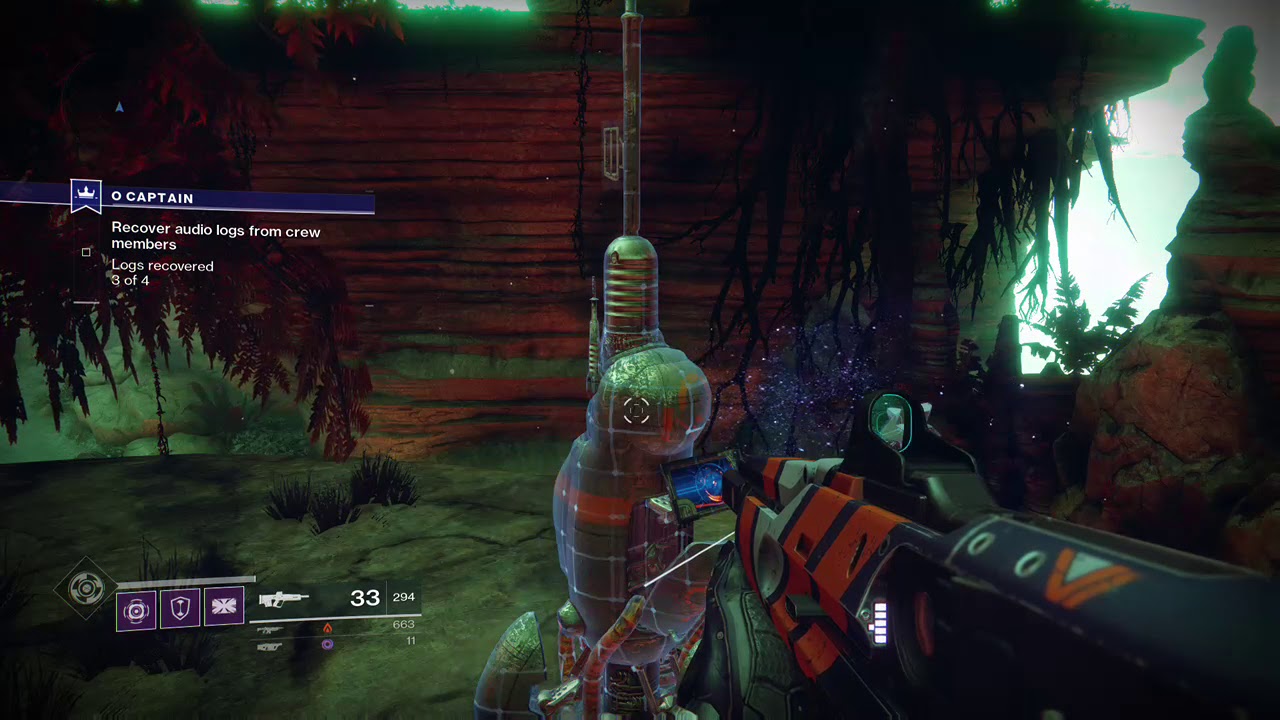The width and height of the screenshot is (1280, 720).
Task: Trigger the melee ability icon
Action: click(224, 608)
